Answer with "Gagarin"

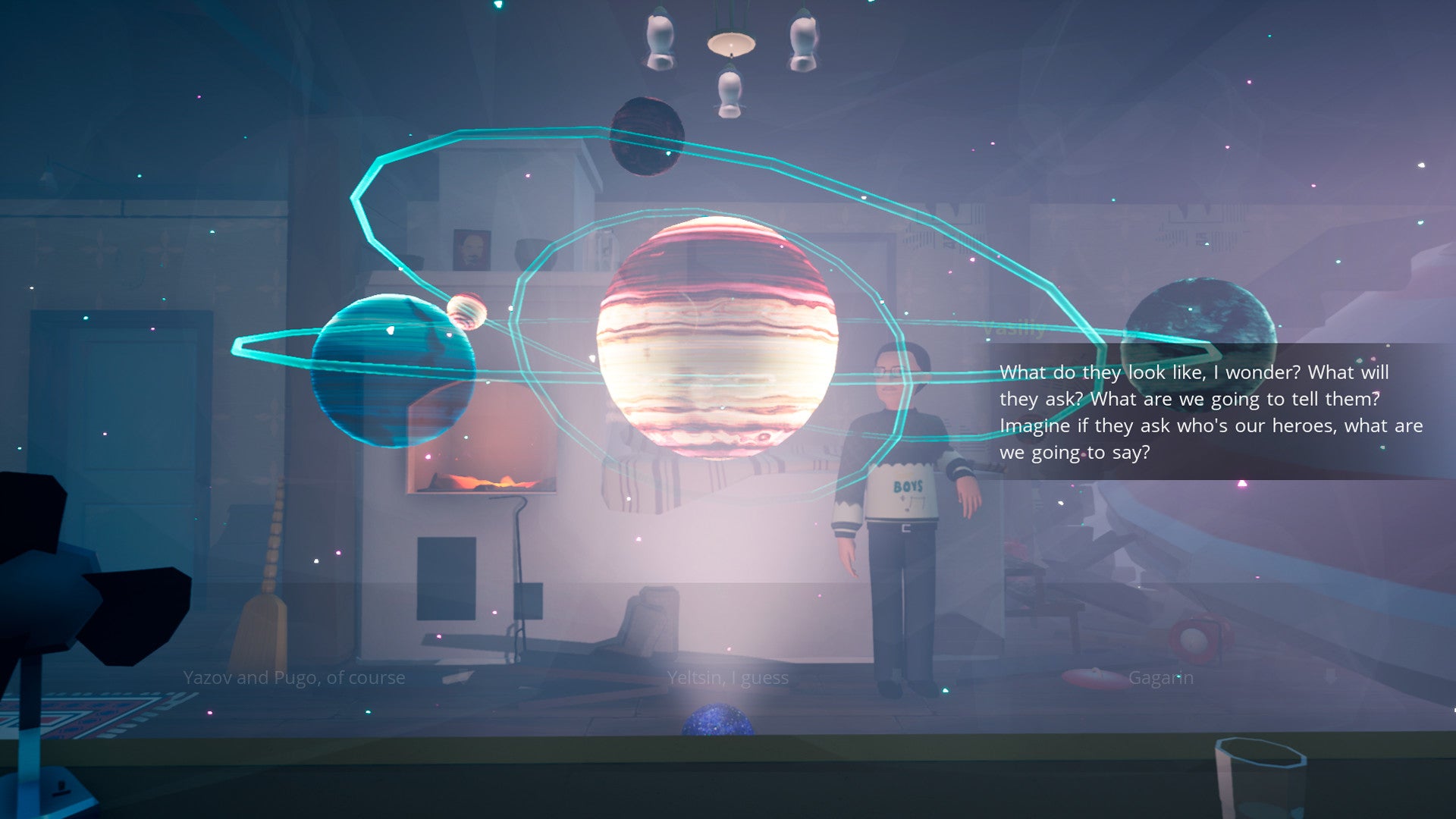click(1160, 677)
